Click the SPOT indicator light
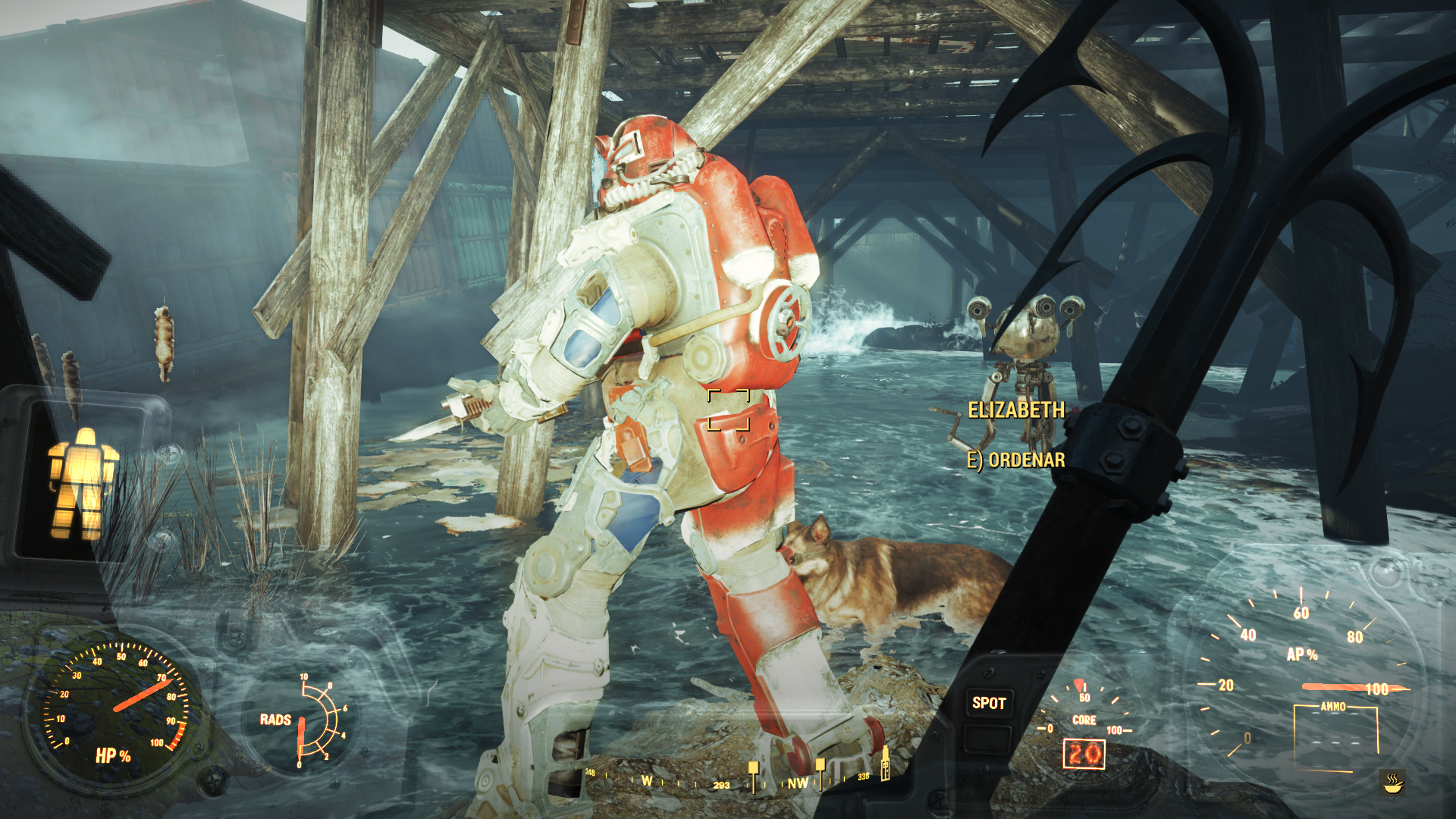Viewport: 1456px width, 819px height. (x=989, y=703)
